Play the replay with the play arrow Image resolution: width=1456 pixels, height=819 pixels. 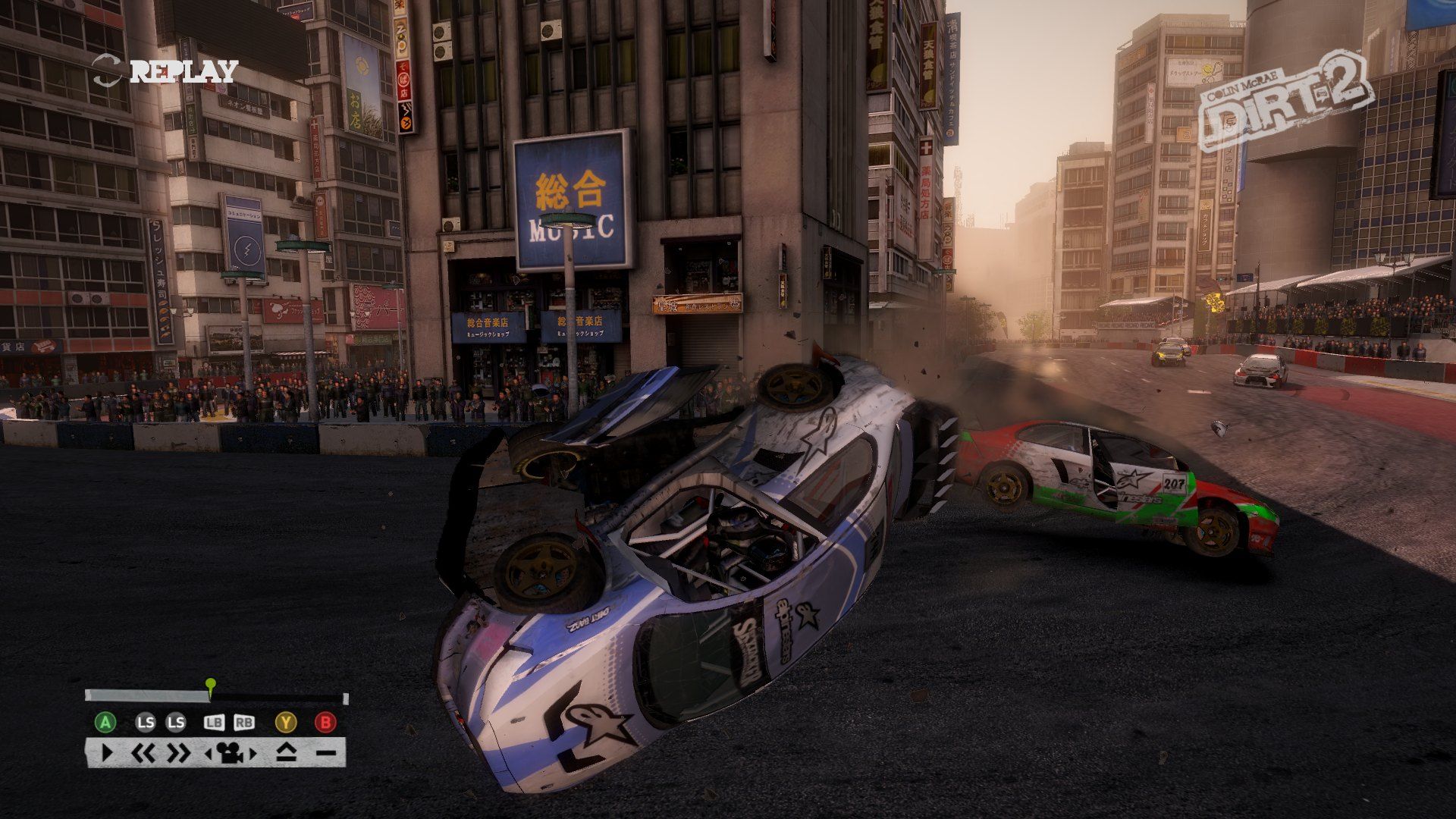pos(107,753)
